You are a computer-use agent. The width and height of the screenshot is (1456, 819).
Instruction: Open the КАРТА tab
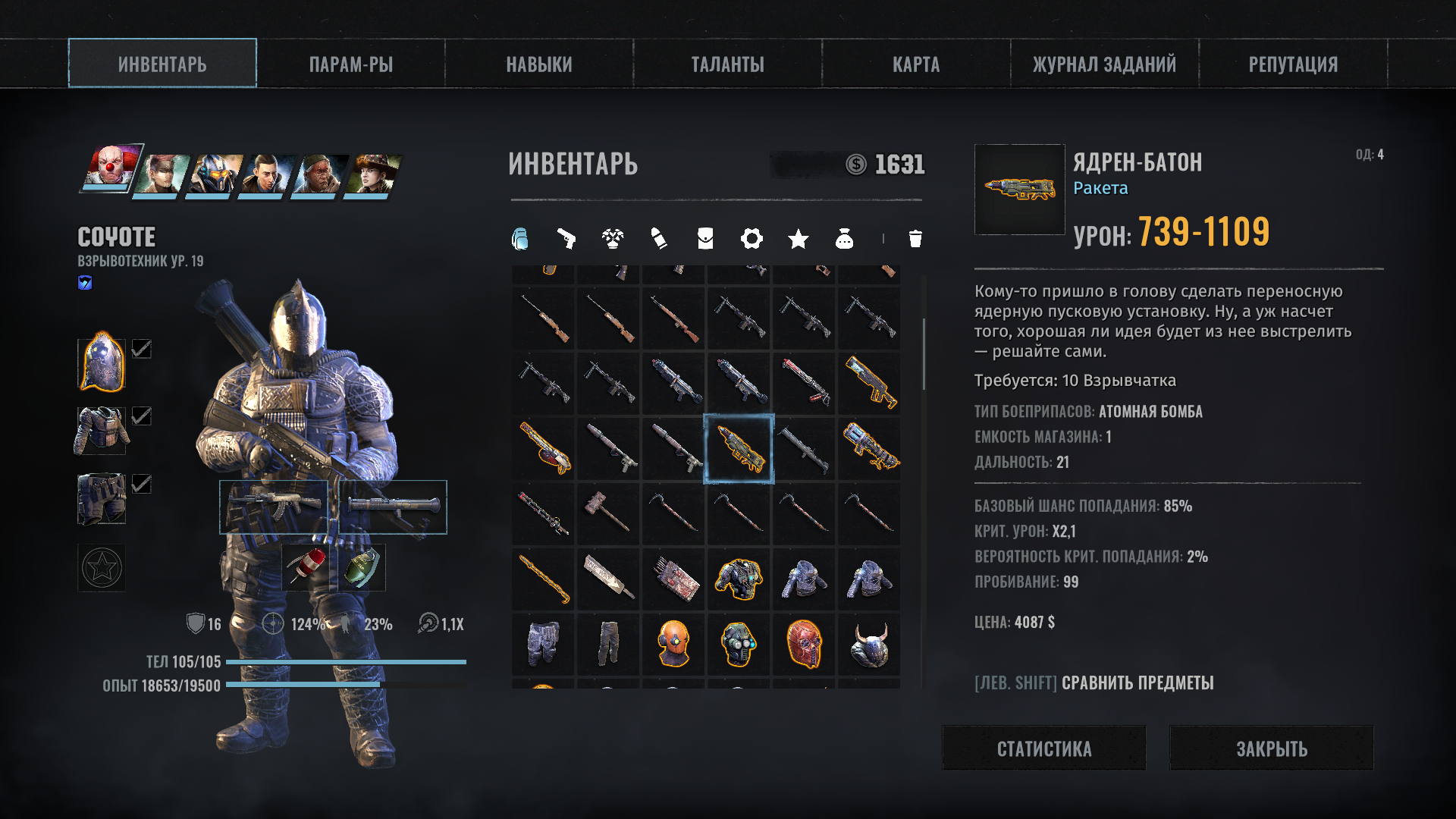[x=916, y=64]
